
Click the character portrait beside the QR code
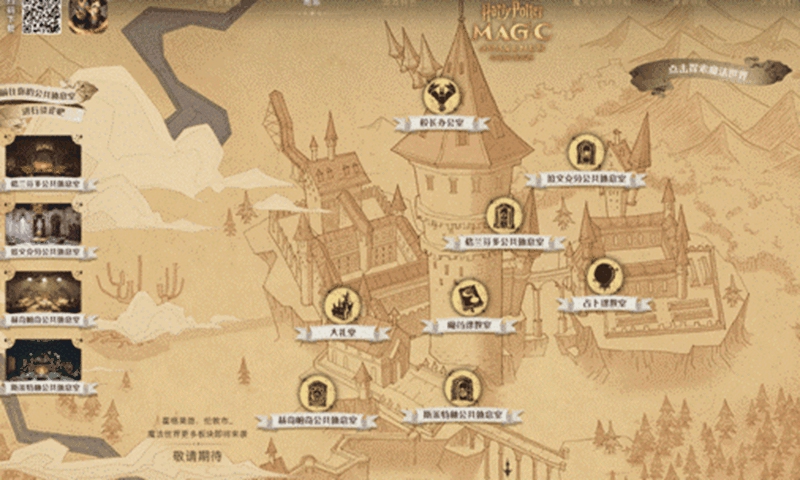point(87,15)
